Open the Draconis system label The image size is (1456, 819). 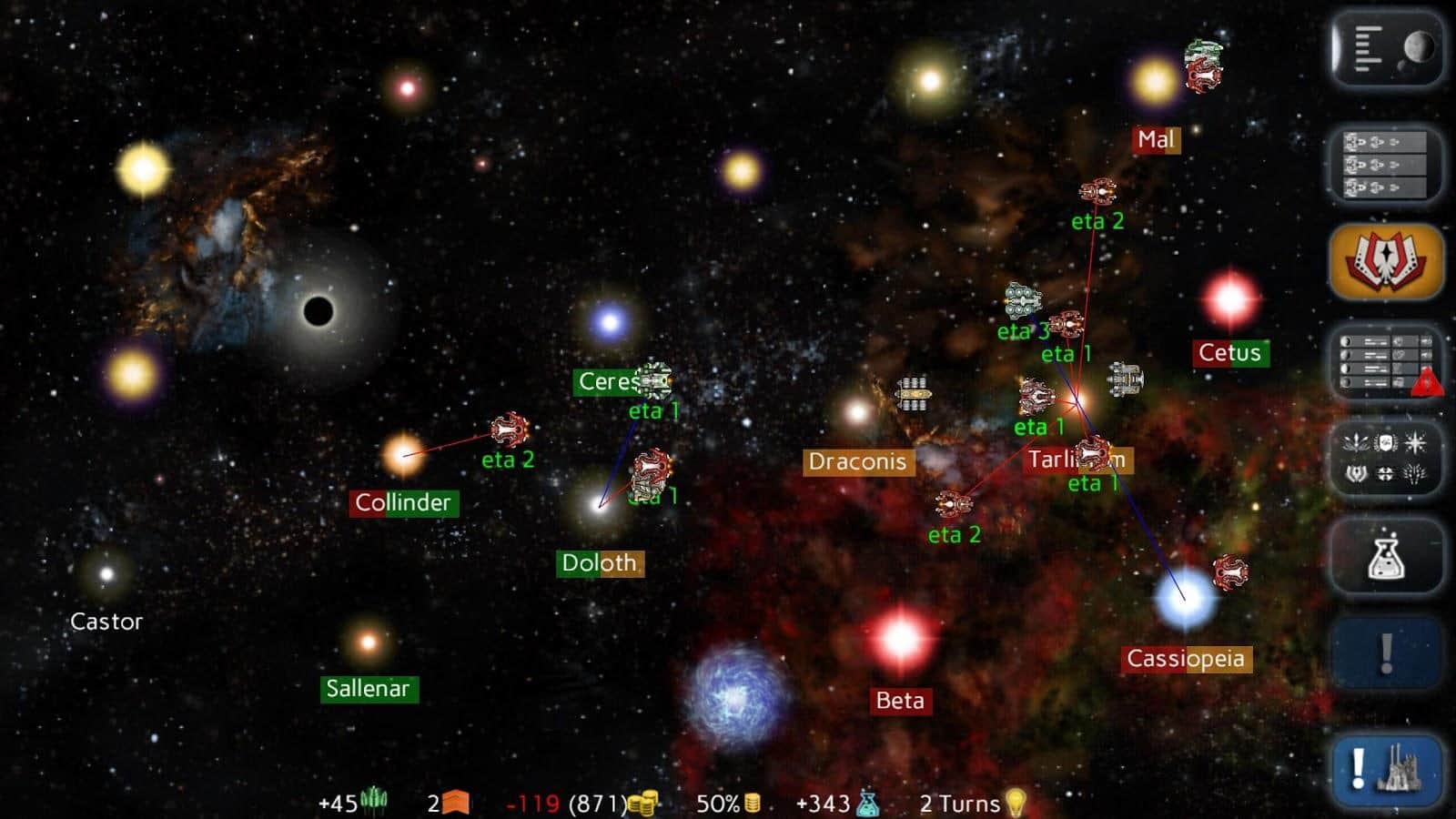[x=858, y=462]
